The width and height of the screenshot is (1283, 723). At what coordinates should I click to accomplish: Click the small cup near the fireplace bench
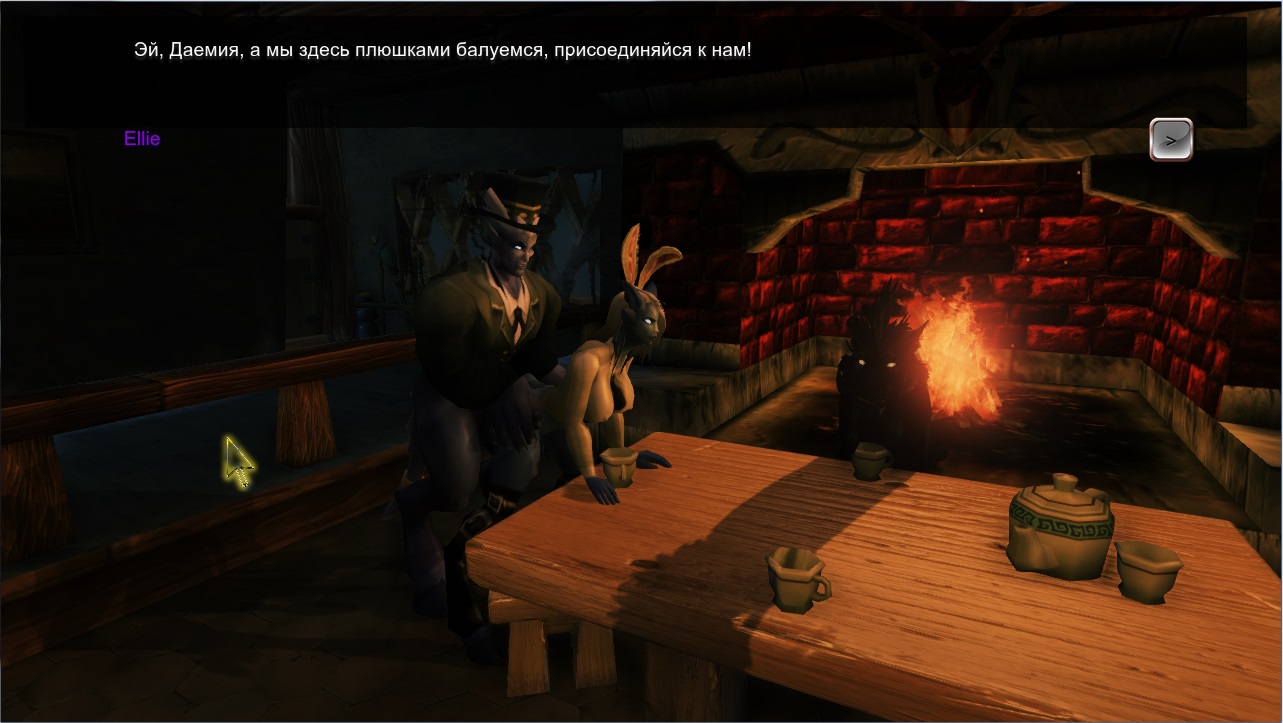[x=869, y=462]
